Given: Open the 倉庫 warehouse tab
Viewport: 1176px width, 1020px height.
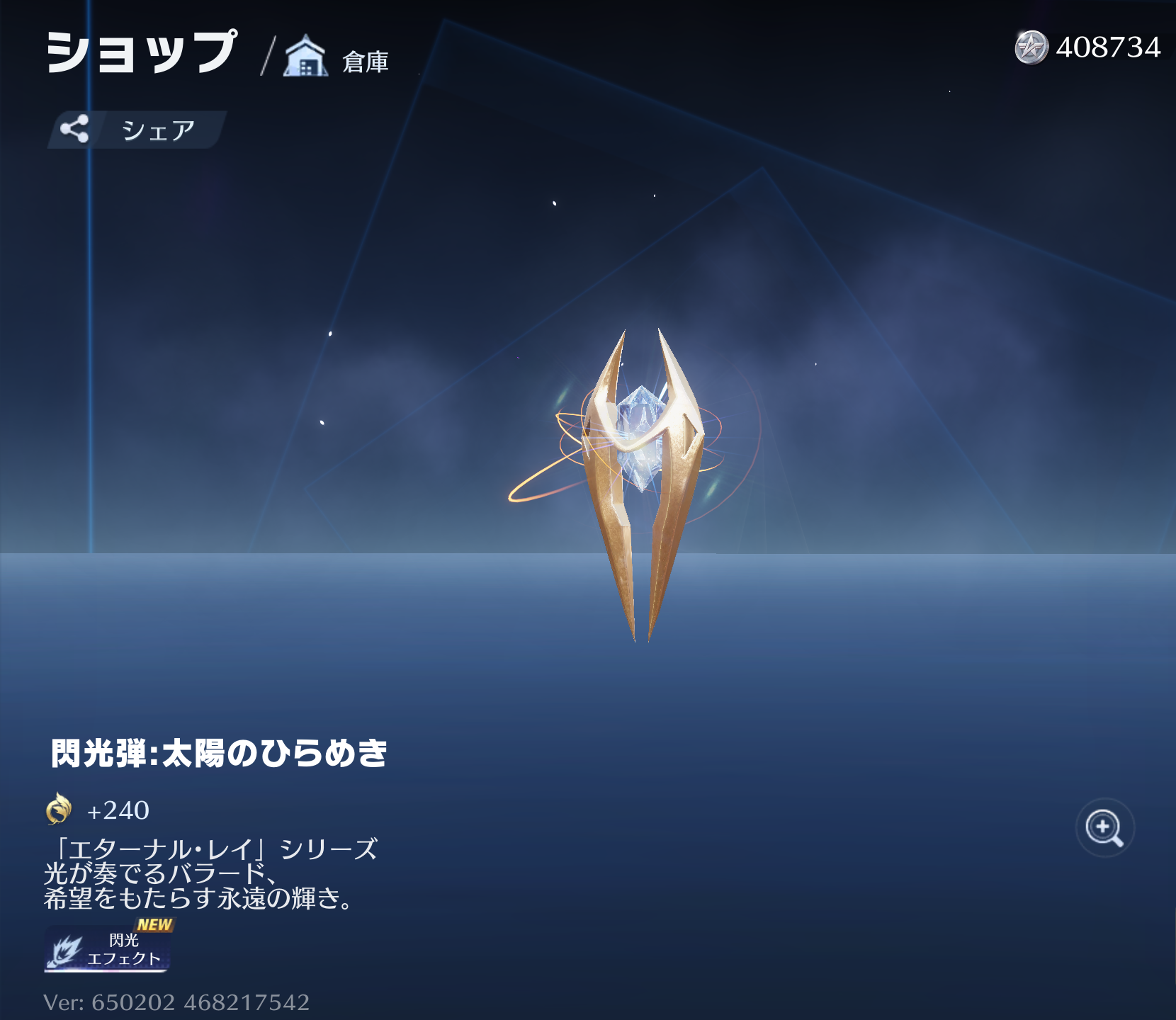Looking at the screenshot, I should tap(337, 58).
